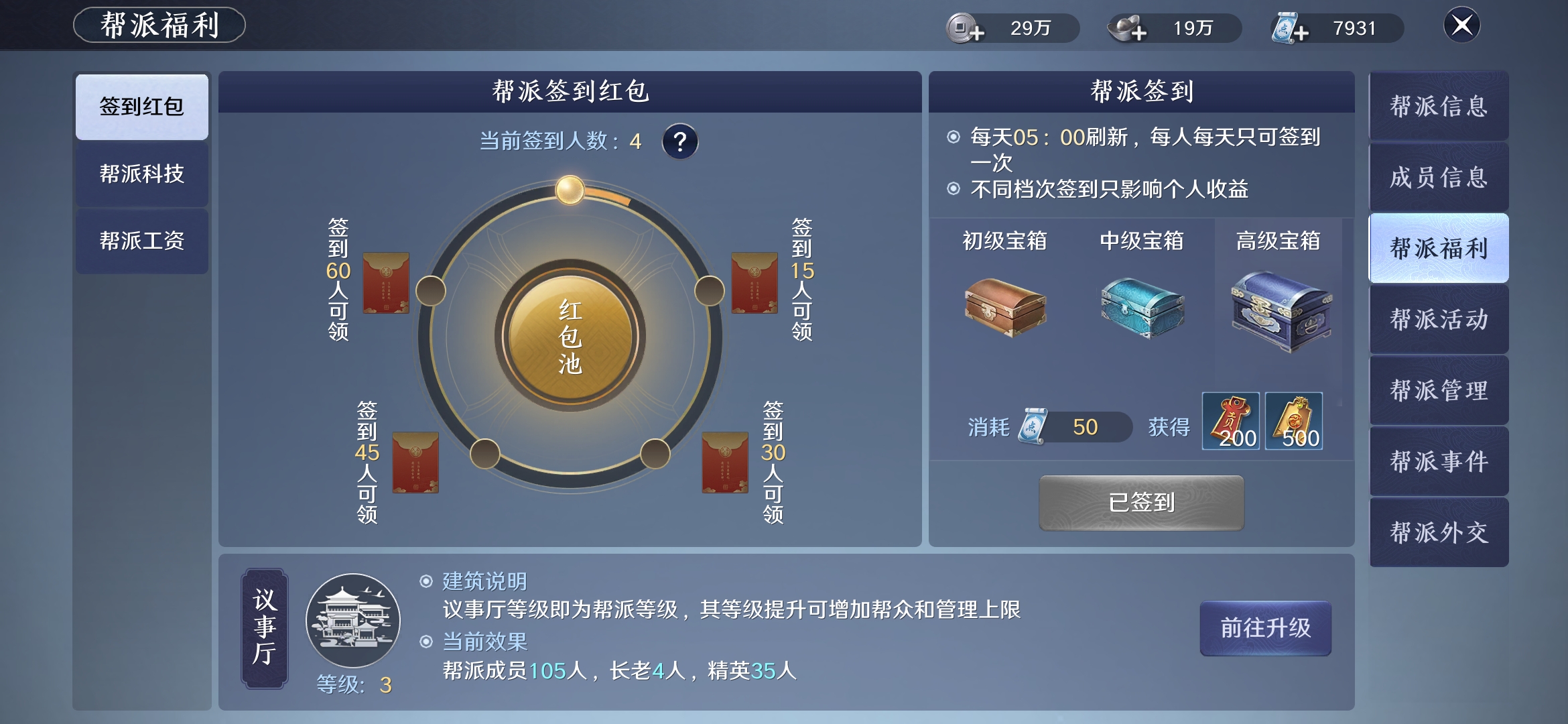
Task: Switch to the 签到红包 tab
Action: (x=141, y=107)
